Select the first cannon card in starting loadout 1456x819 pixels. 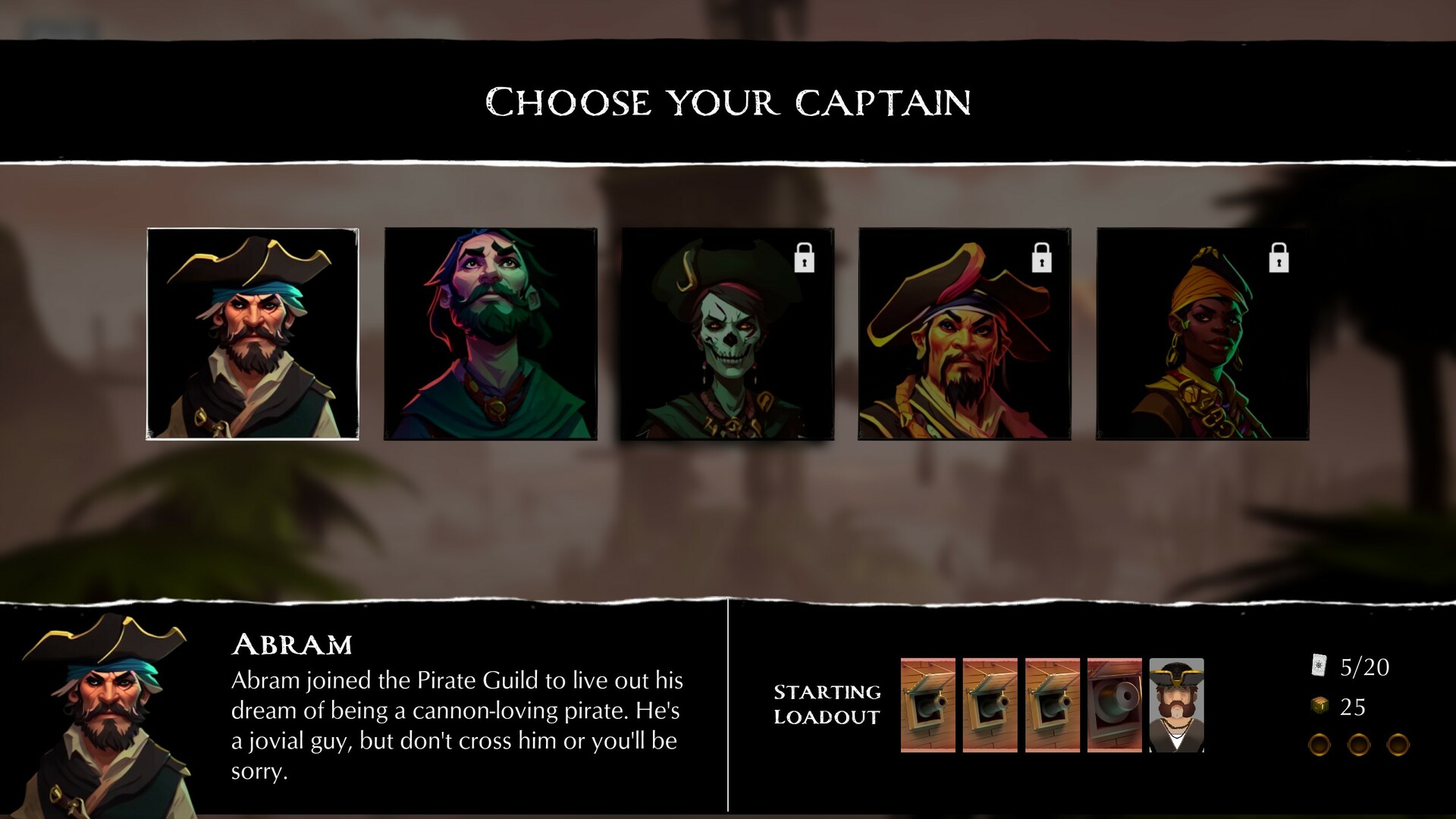(927, 706)
